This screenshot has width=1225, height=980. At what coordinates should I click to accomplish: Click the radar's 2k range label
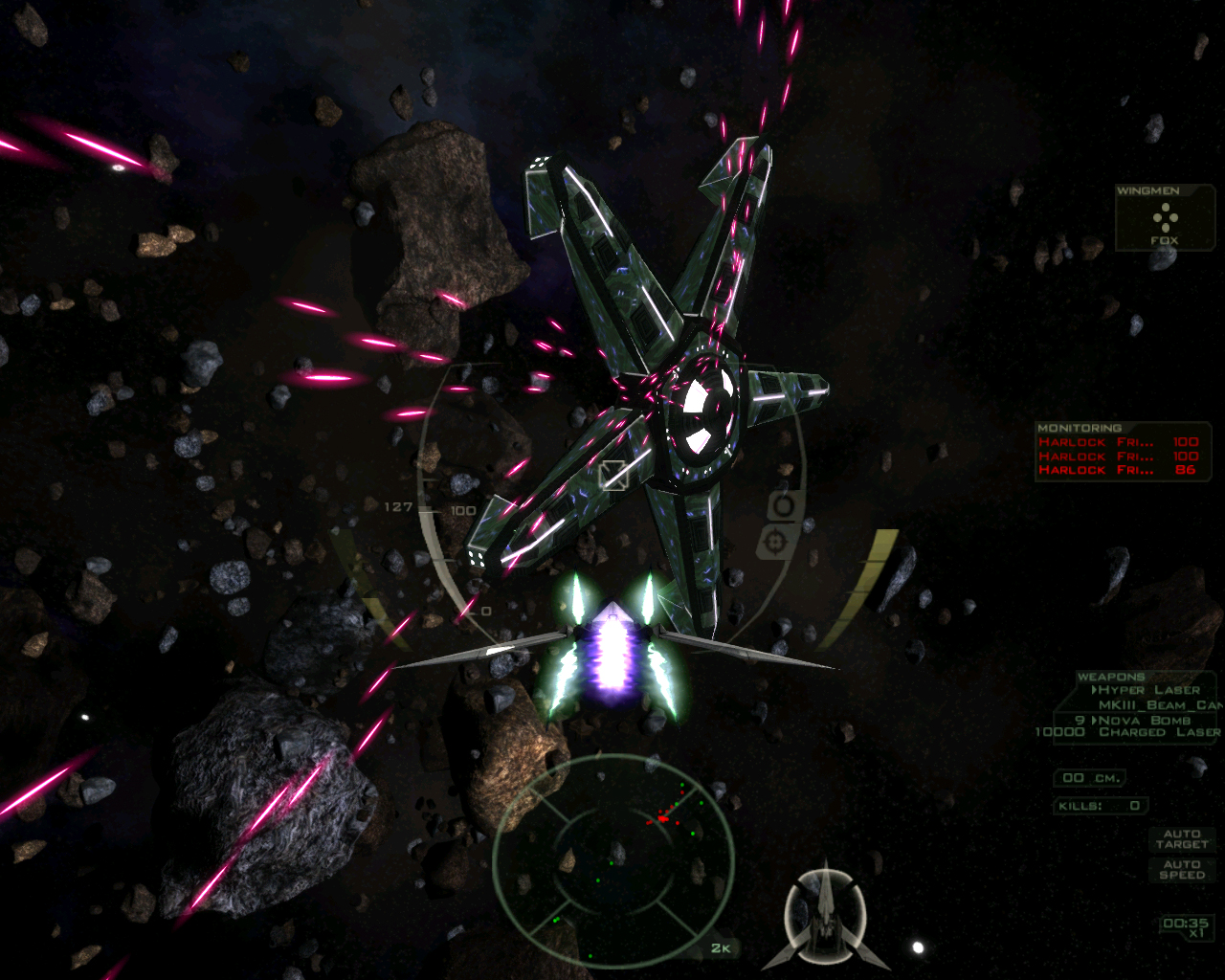pyautogui.click(x=720, y=948)
